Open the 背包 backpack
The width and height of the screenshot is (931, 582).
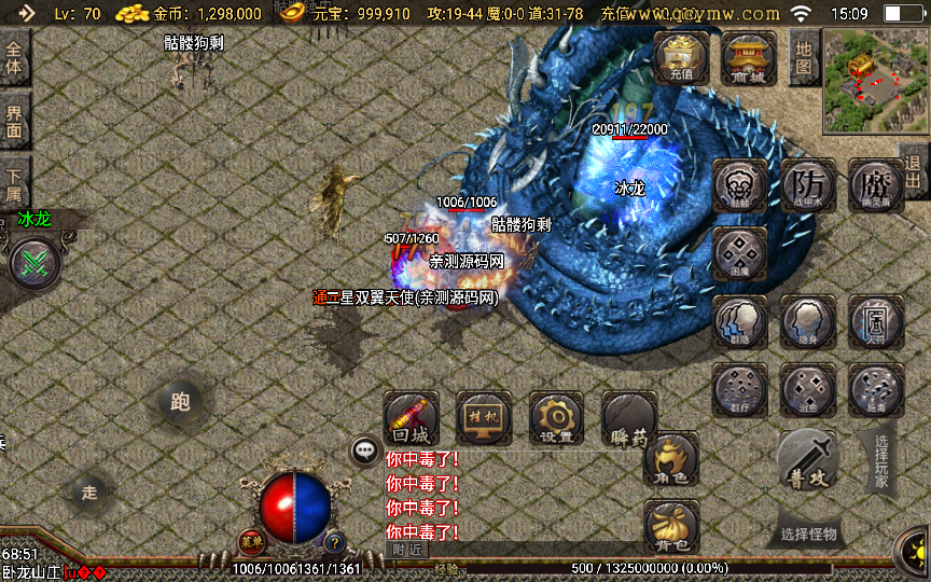(671, 527)
